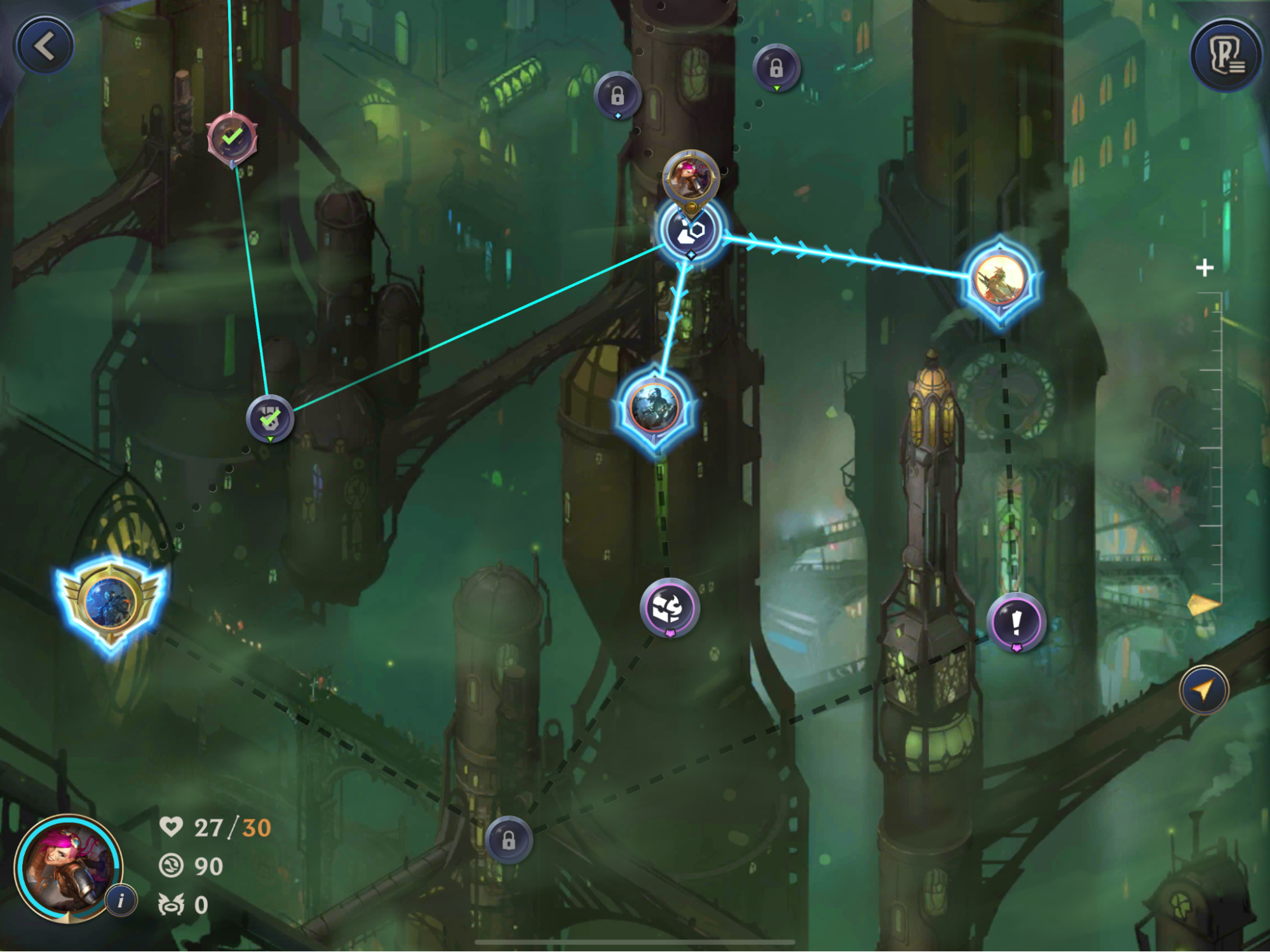
Task: Recenter map with the arrow compass button
Action: pos(1203,690)
